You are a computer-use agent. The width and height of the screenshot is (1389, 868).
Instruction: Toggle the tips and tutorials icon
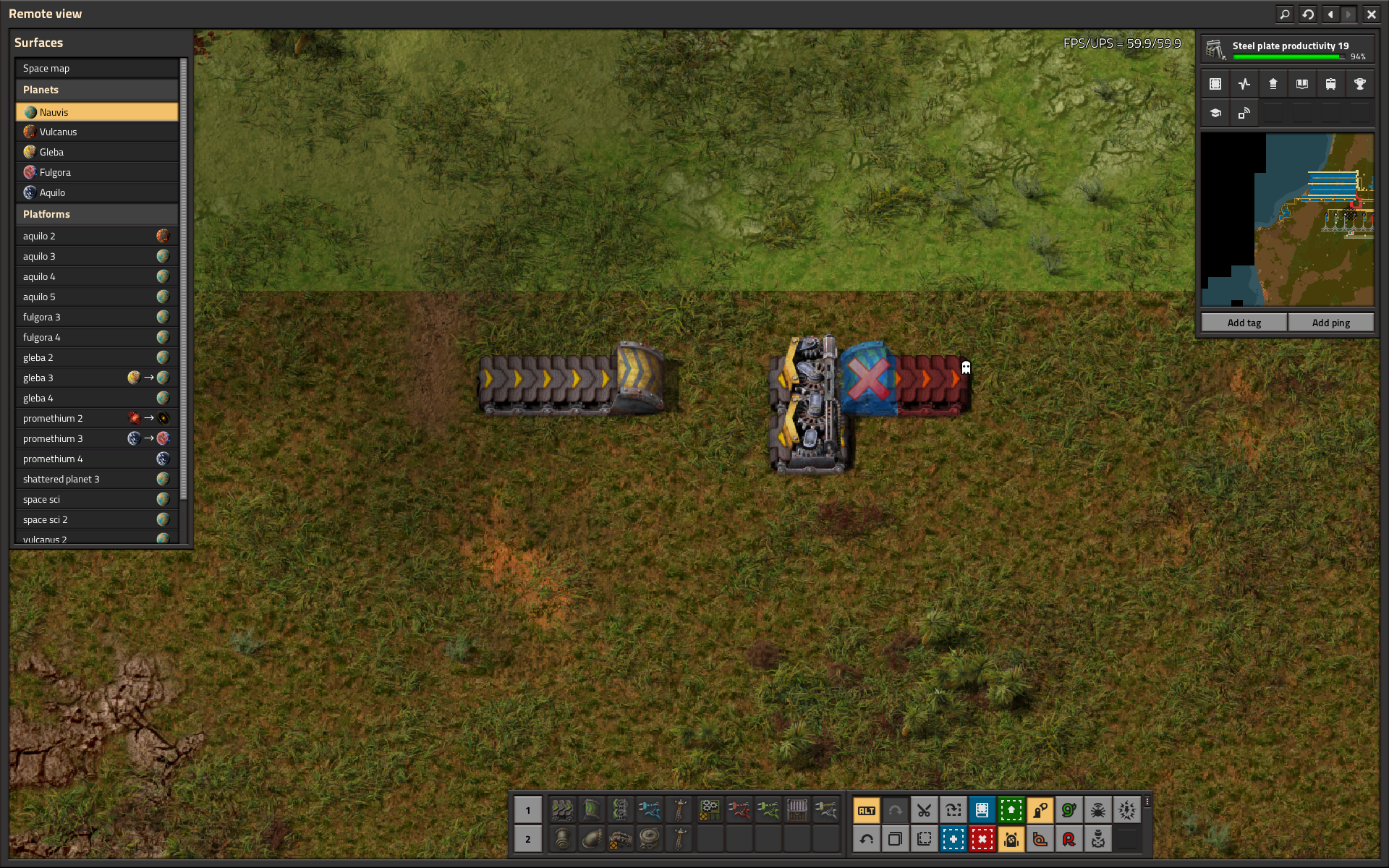1215,113
